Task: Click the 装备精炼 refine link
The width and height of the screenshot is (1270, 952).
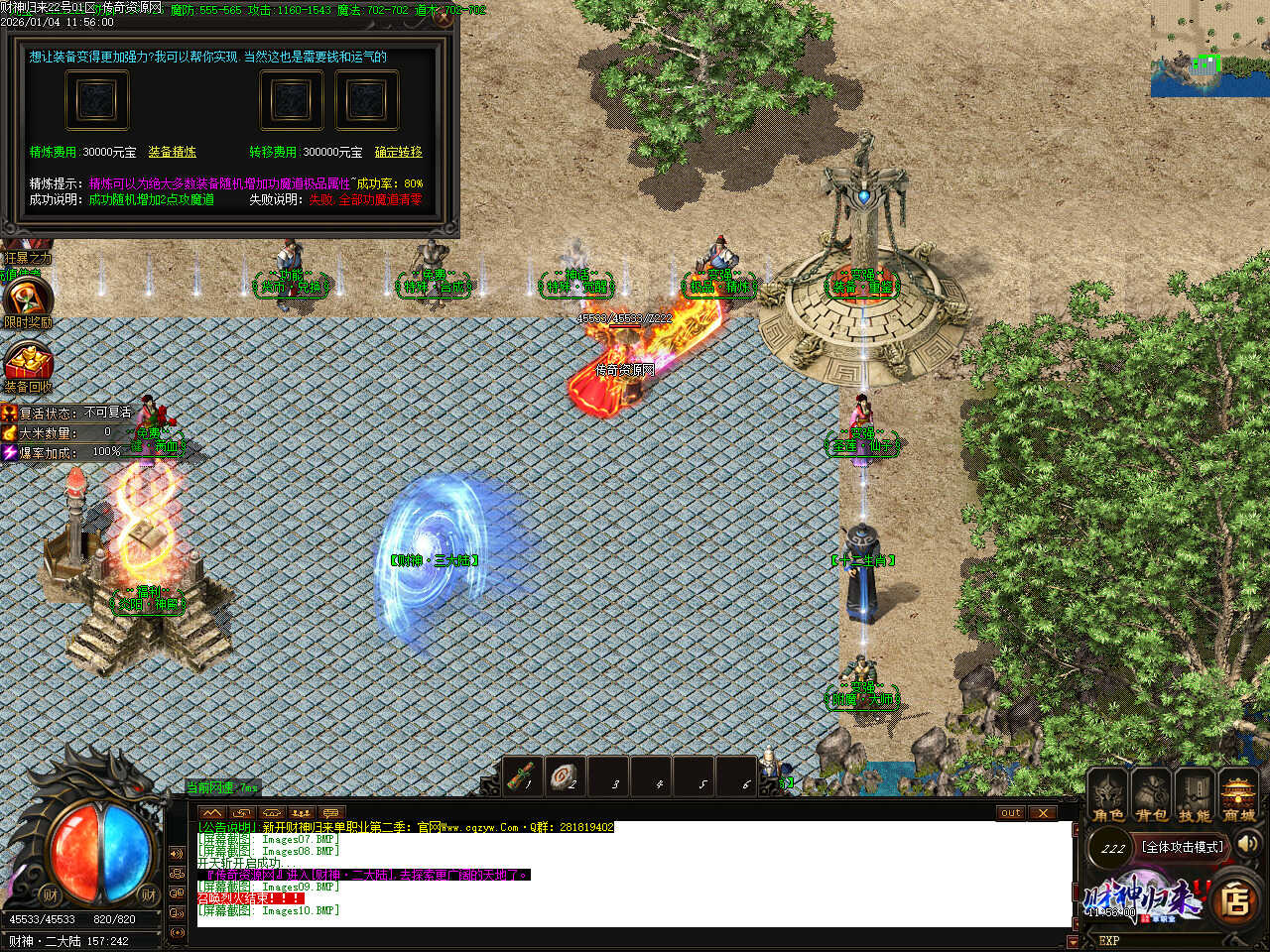Action: point(172,152)
